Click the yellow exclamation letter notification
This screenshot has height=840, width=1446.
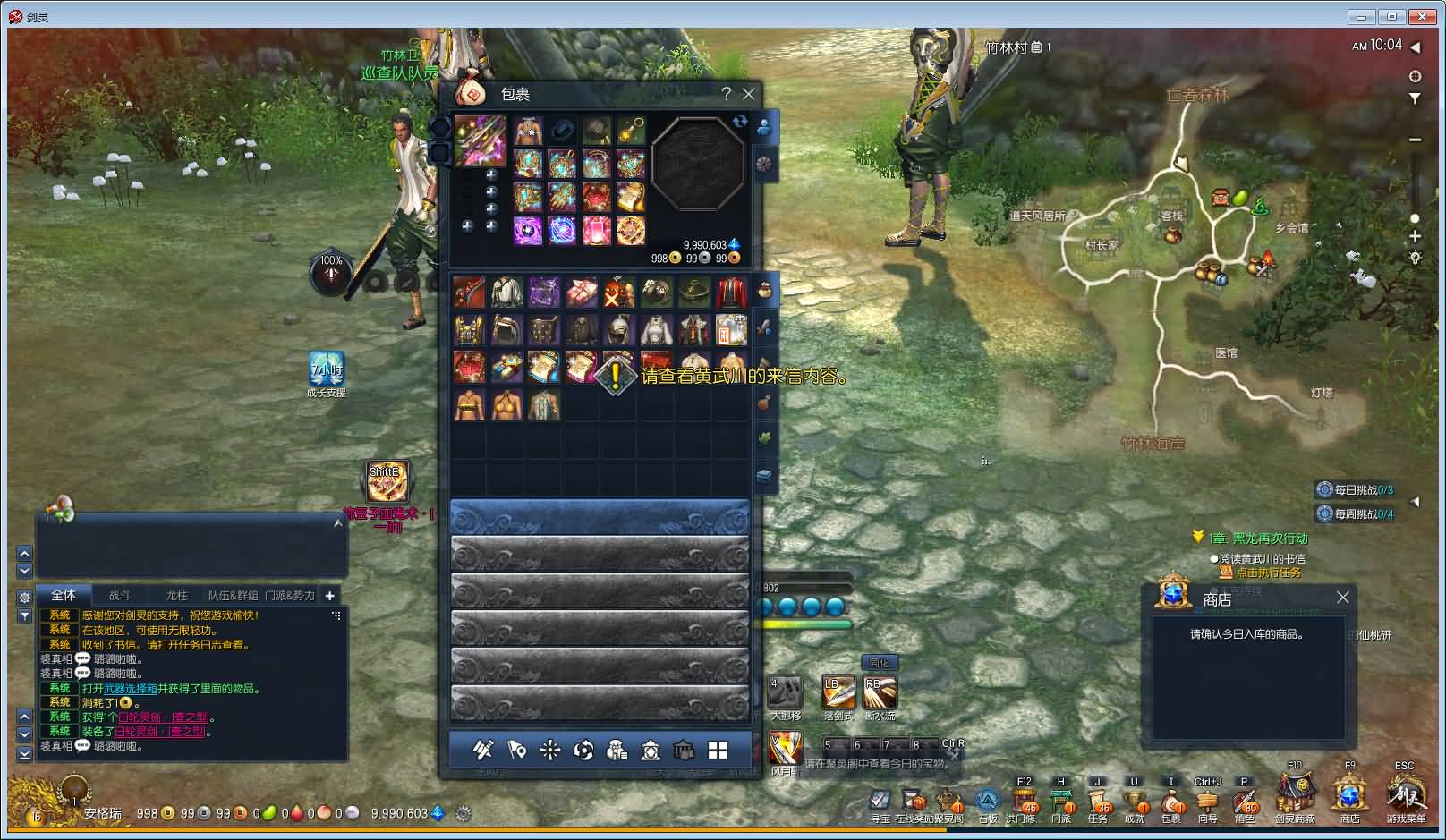click(x=616, y=376)
